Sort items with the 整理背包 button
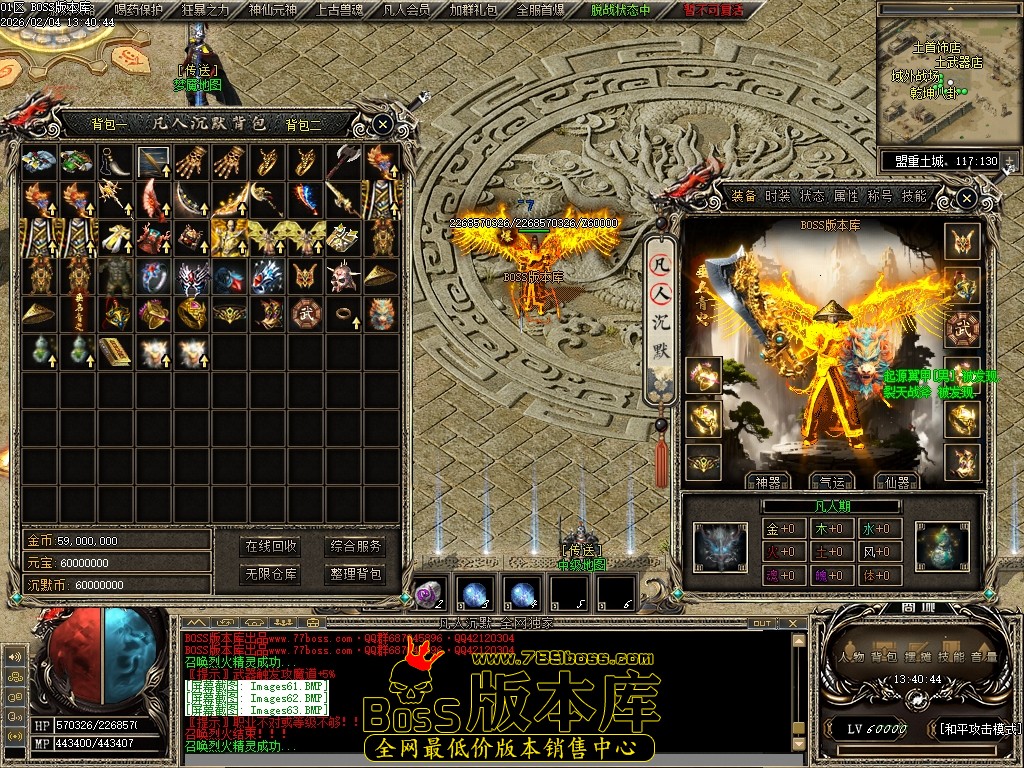Screen dimensions: 1024x768 tap(356, 574)
